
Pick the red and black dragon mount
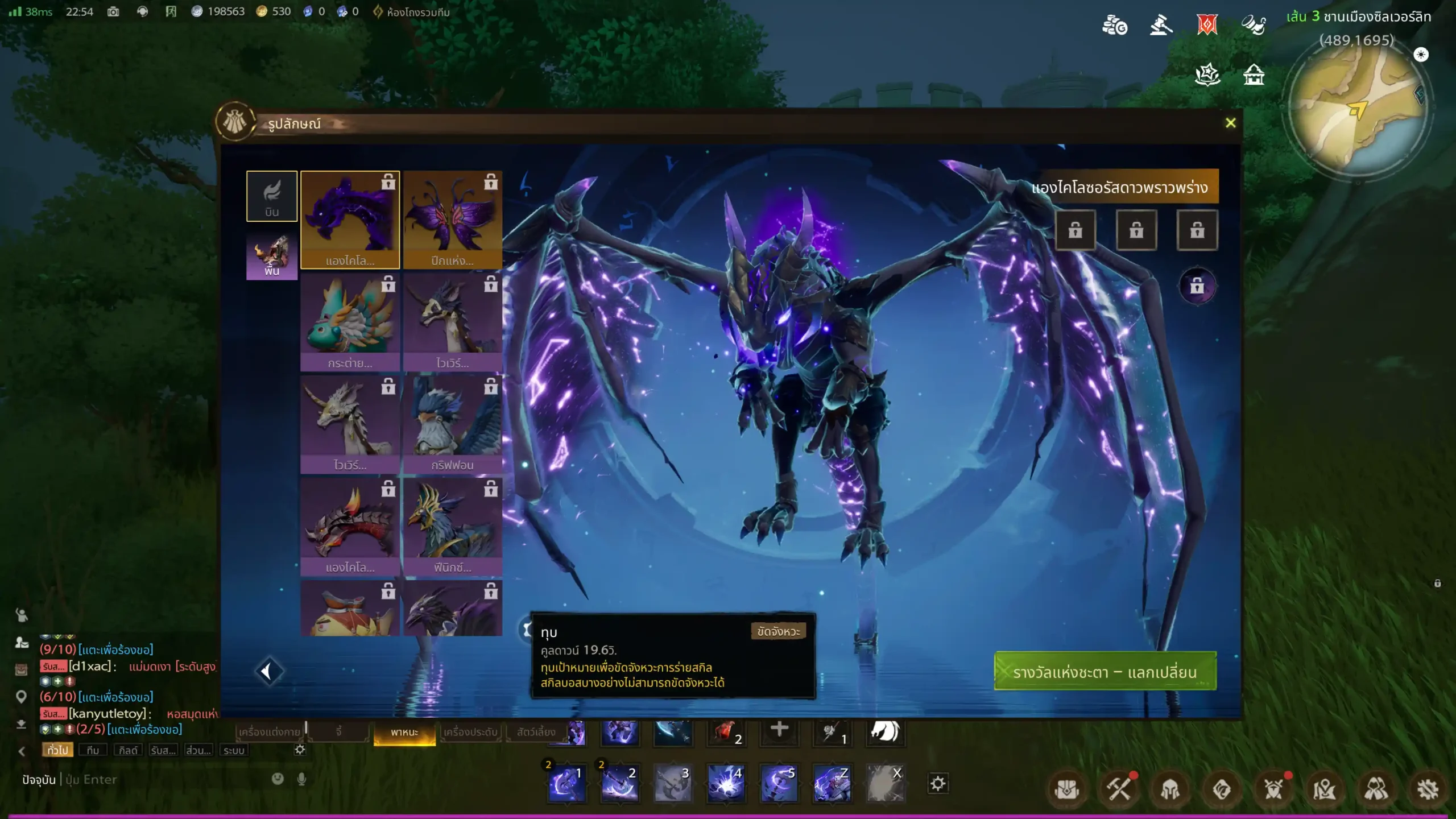349,526
